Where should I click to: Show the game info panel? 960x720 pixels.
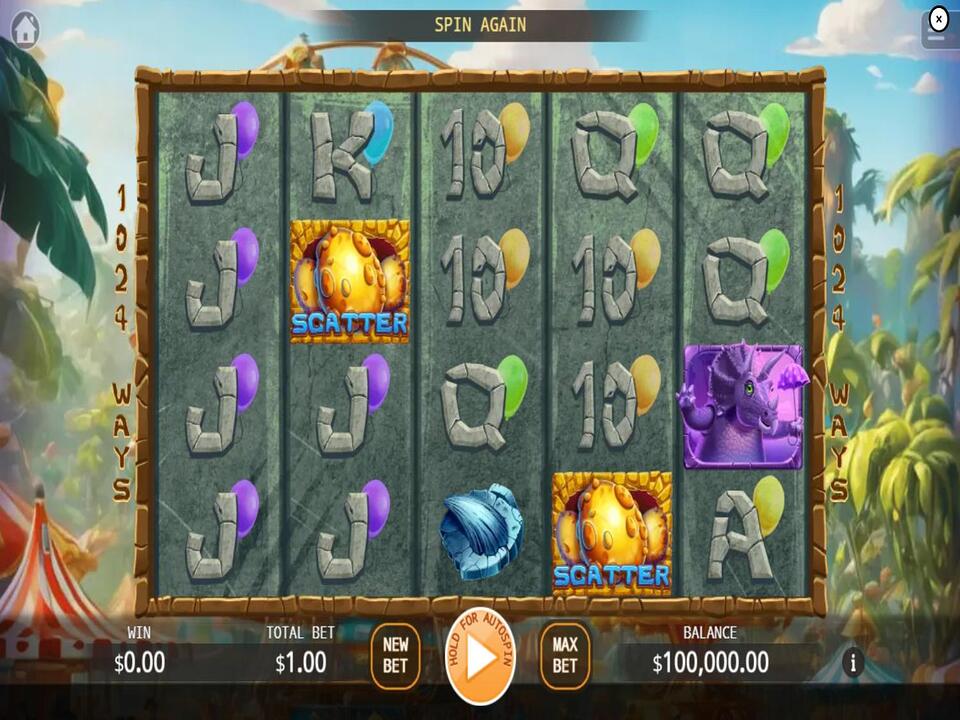coord(853,662)
